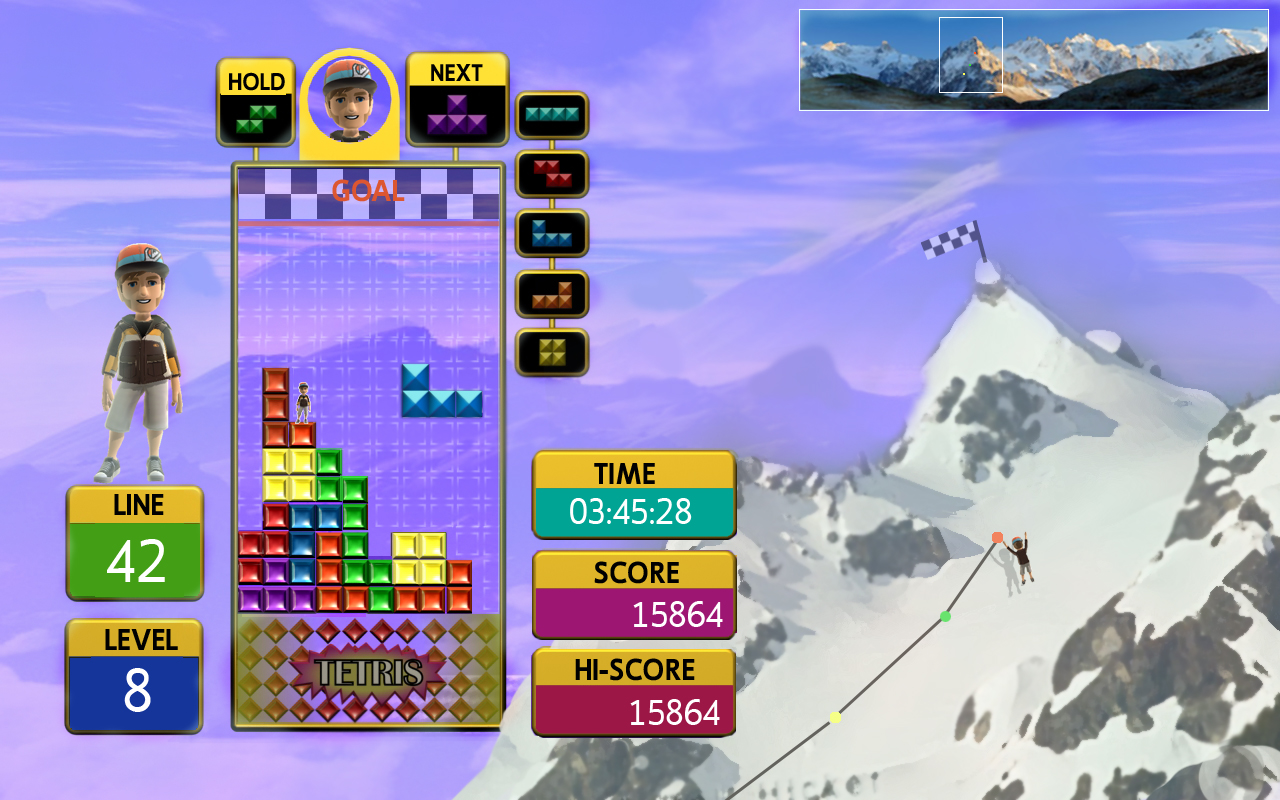Choose the cyan I-piece in the queue

click(x=552, y=115)
